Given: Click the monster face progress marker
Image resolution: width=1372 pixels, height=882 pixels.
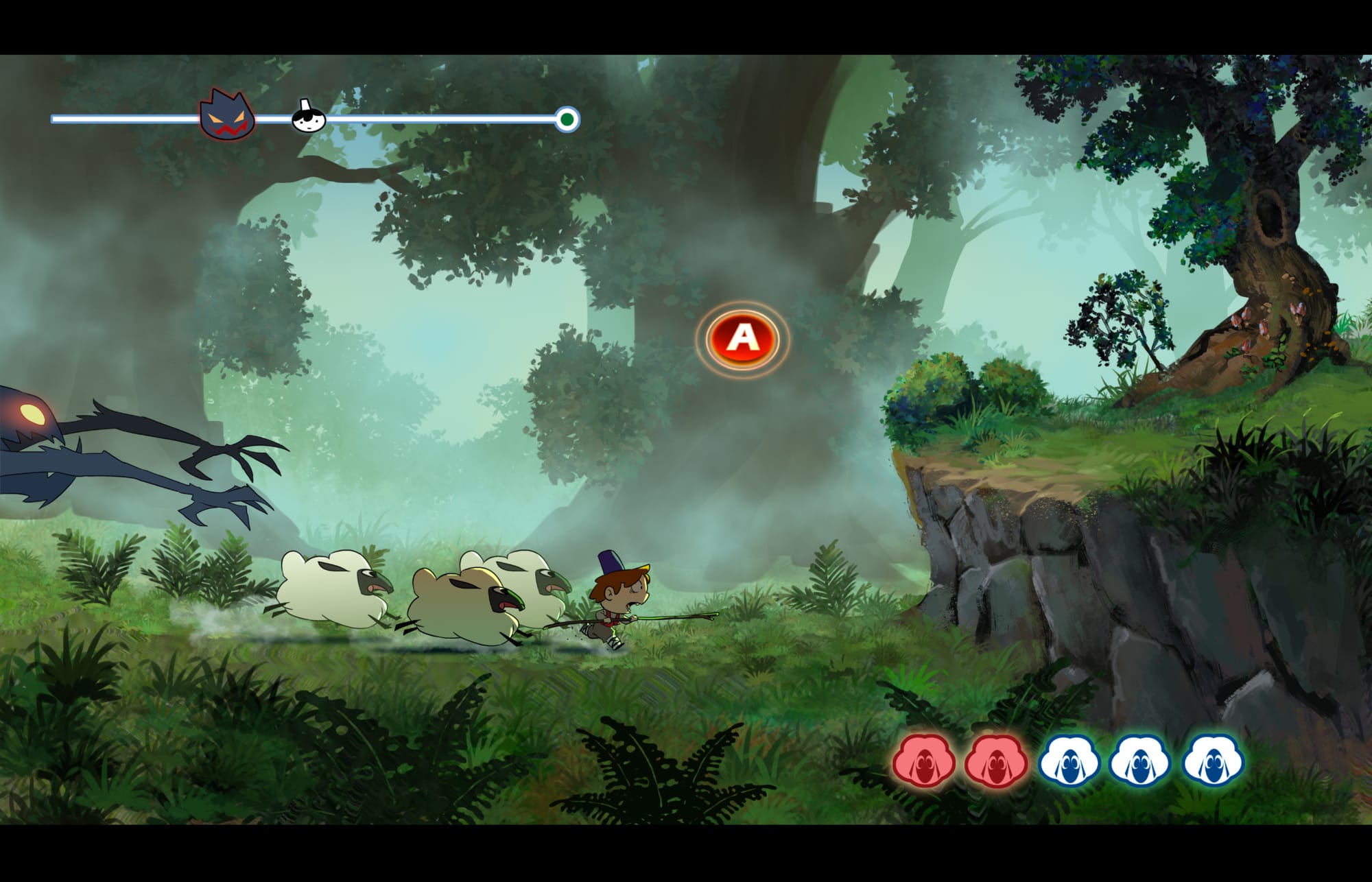Looking at the screenshot, I should tap(227, 115).
